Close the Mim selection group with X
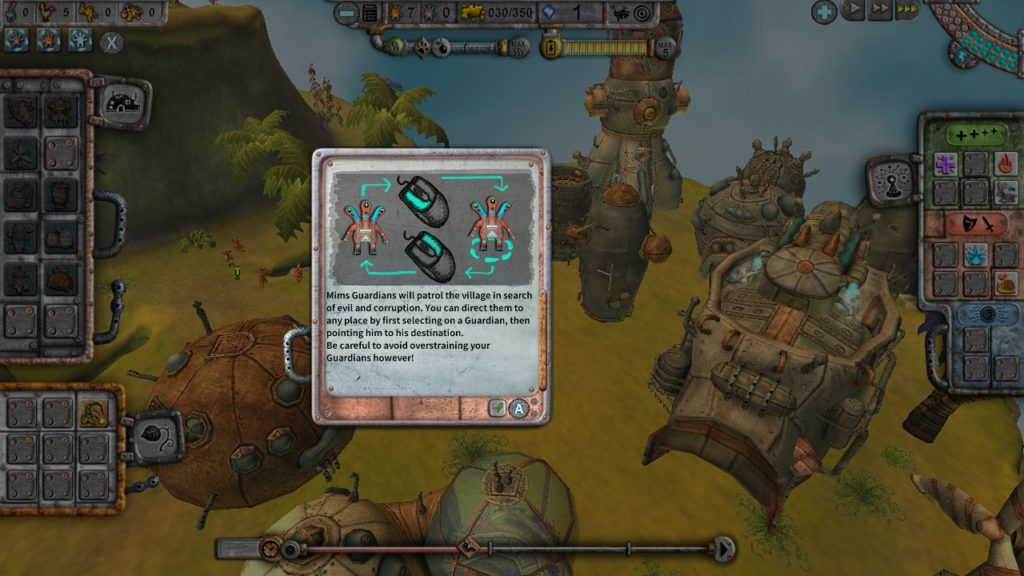Screen dimensions: 1024x576 (x=112, y=43)
